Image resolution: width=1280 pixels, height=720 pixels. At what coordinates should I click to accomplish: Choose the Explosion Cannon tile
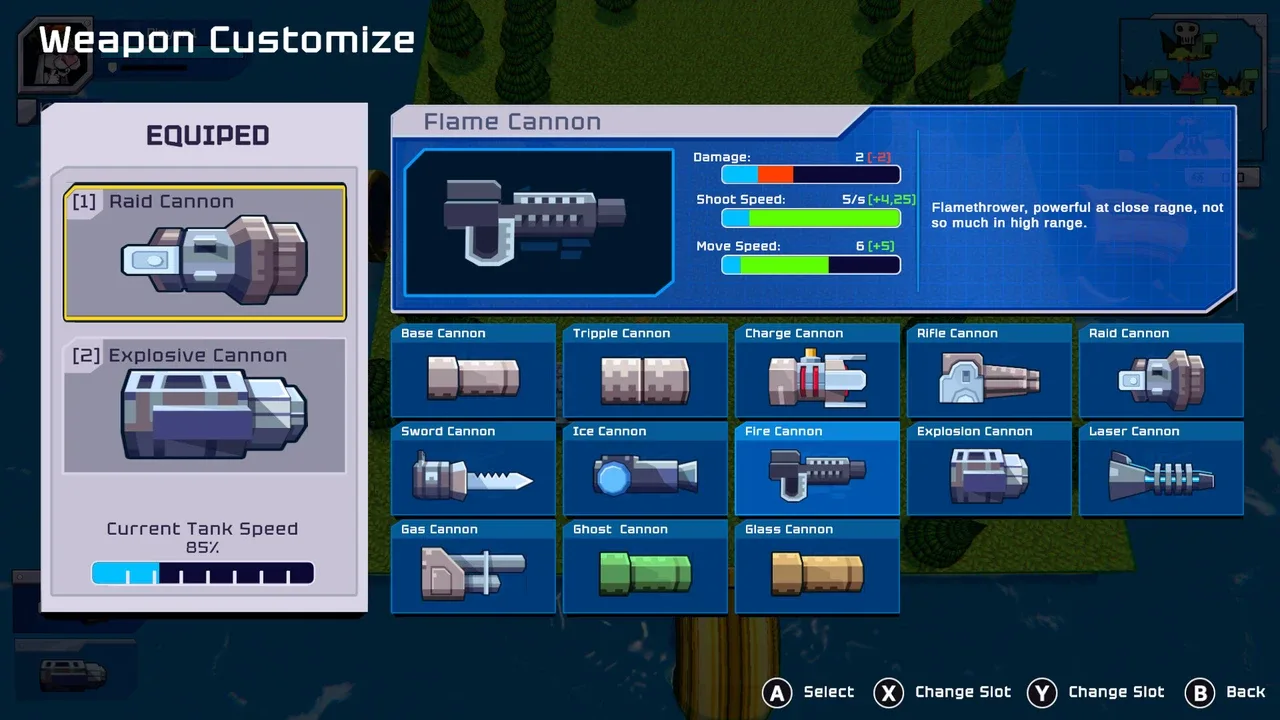[989, 469]
